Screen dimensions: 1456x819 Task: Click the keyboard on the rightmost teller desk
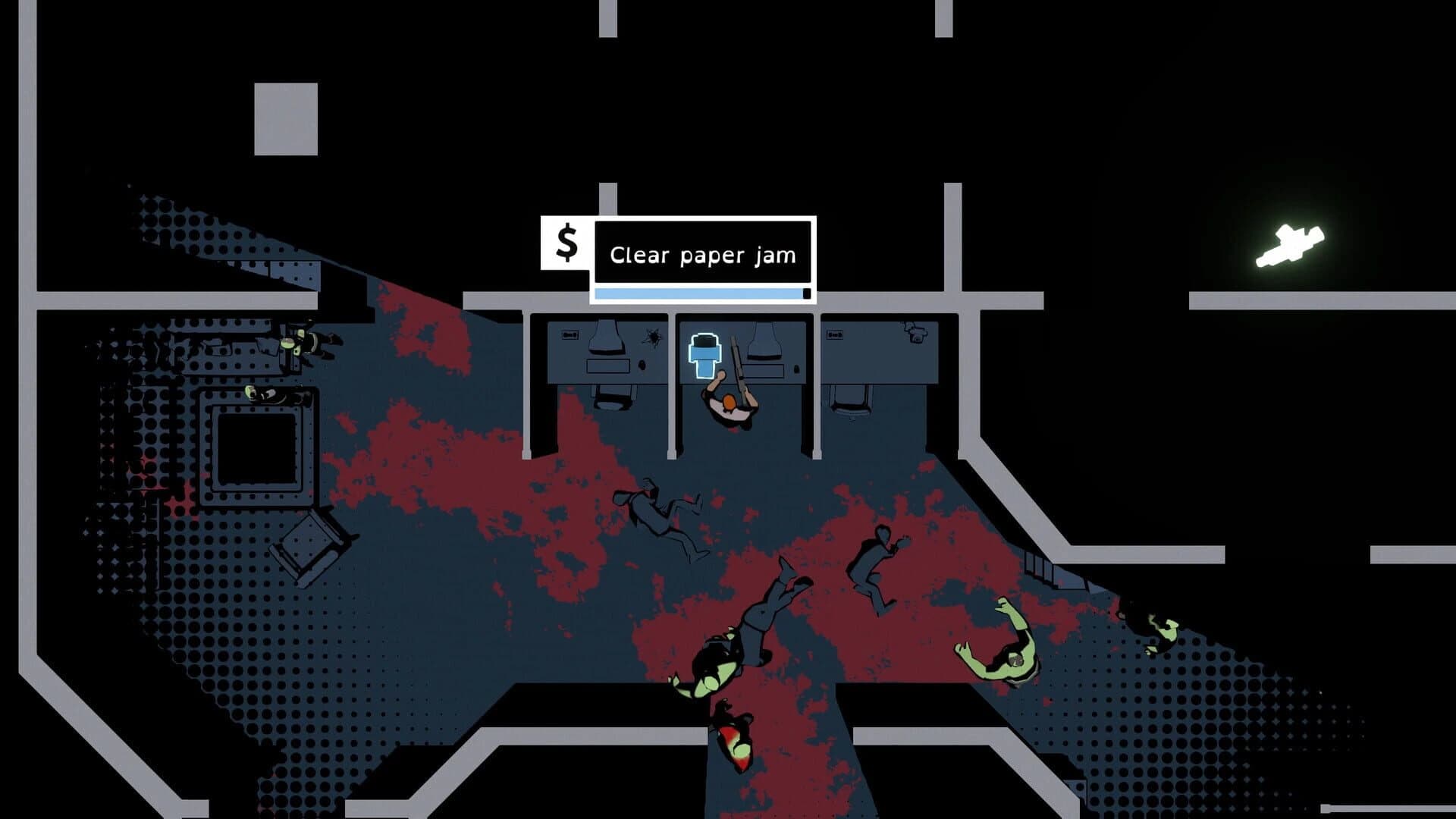834,334
